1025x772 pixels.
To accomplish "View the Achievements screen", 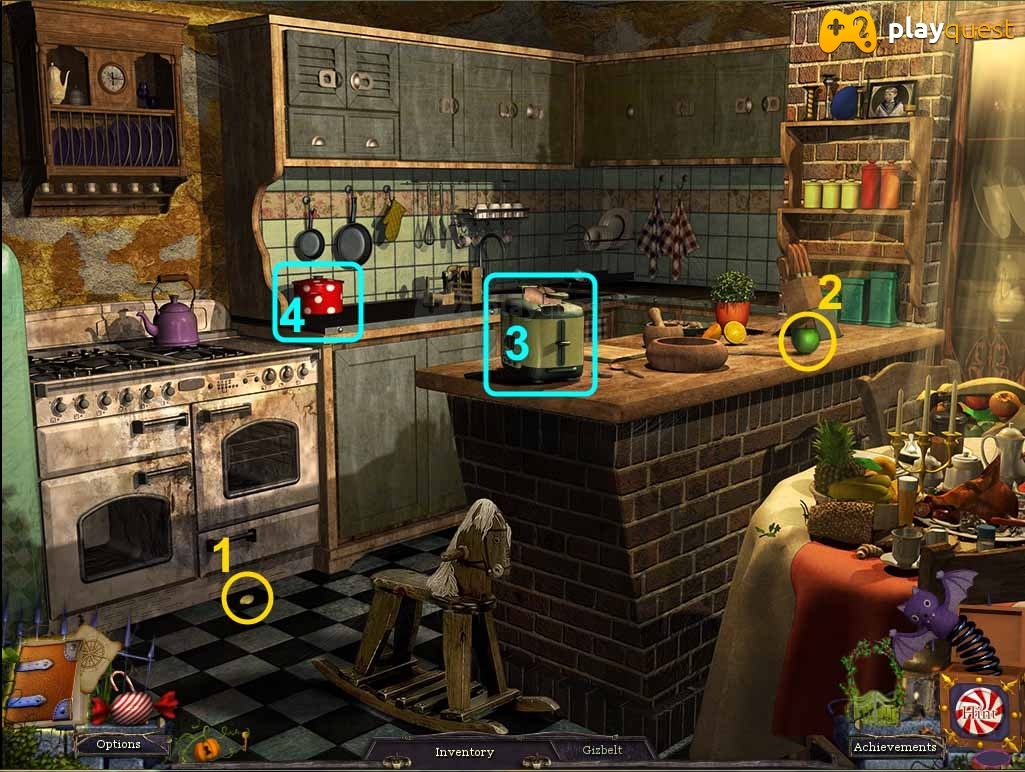I will point(893,746).
